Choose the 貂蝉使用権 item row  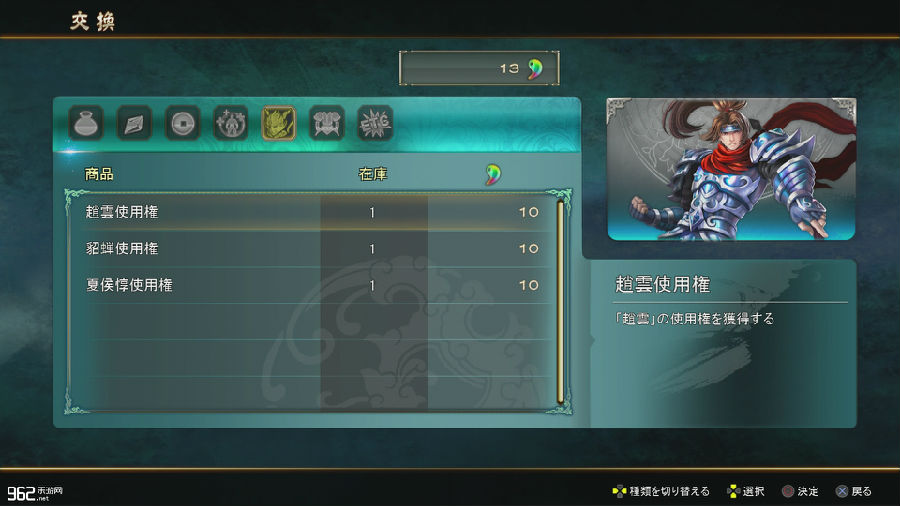click(310, 248)
